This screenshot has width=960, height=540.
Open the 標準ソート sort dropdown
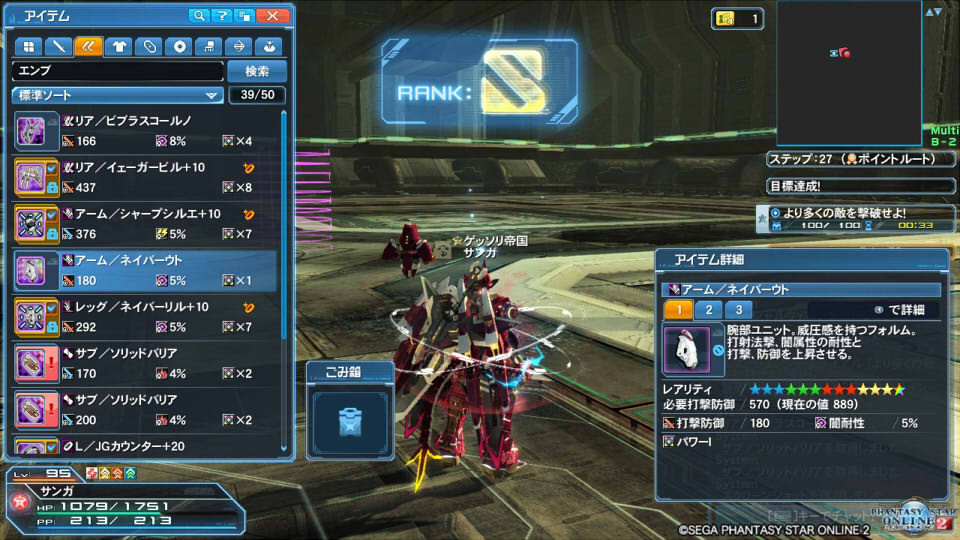117,95
